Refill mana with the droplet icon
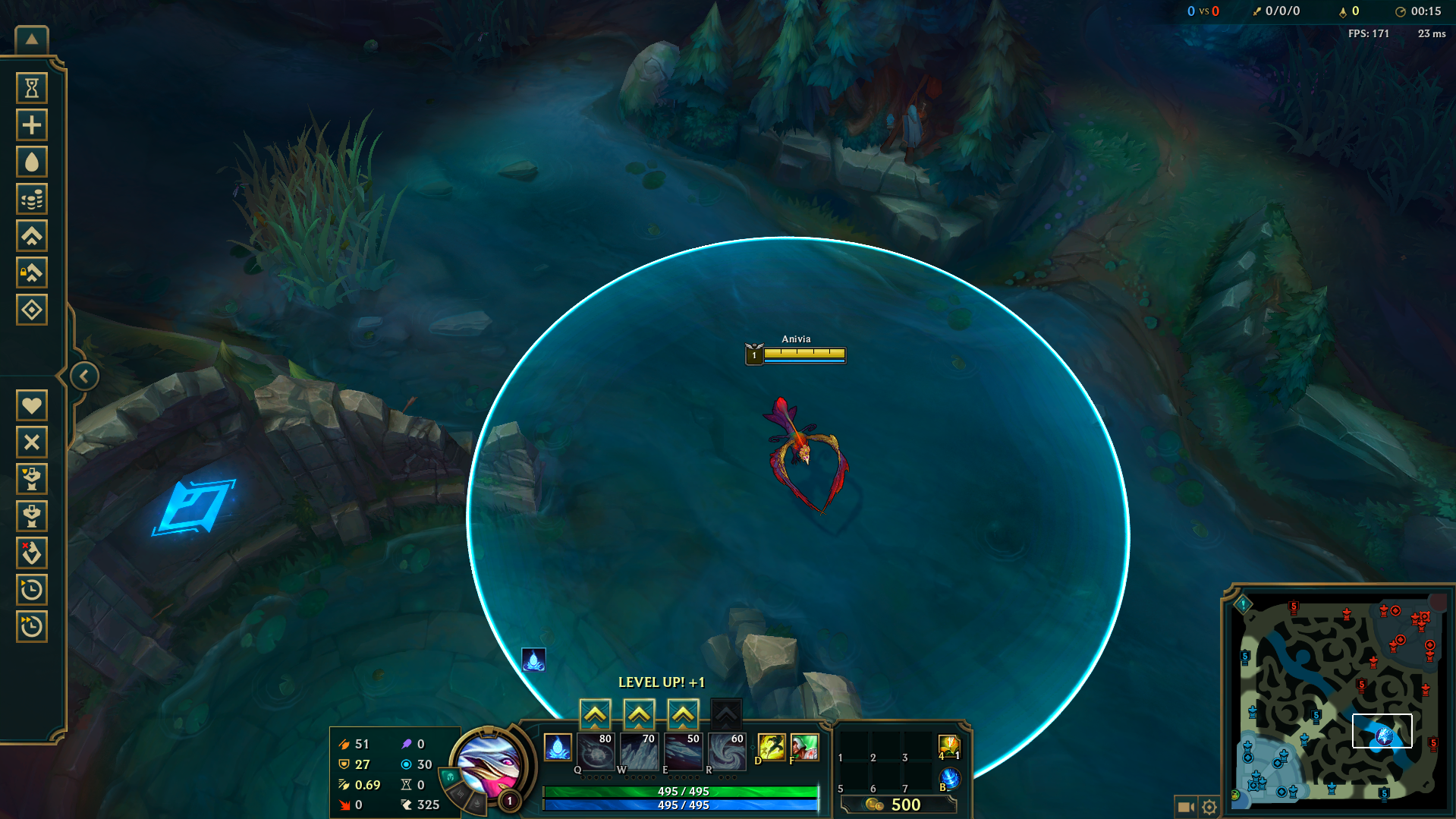Screen dimensions: 1456x819 (32, 161)
